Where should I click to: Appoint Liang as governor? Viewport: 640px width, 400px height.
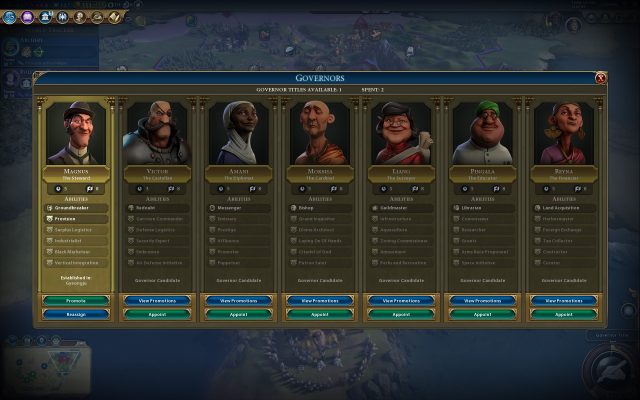pyautogui.click(x=401, y=314)
